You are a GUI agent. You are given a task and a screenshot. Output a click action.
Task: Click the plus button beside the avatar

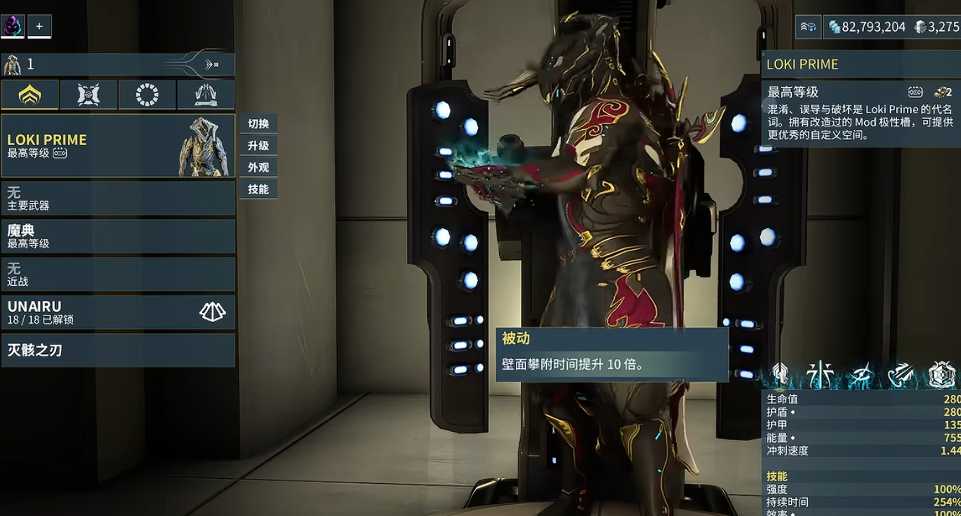pyautogui.click(x=39, y=26)
